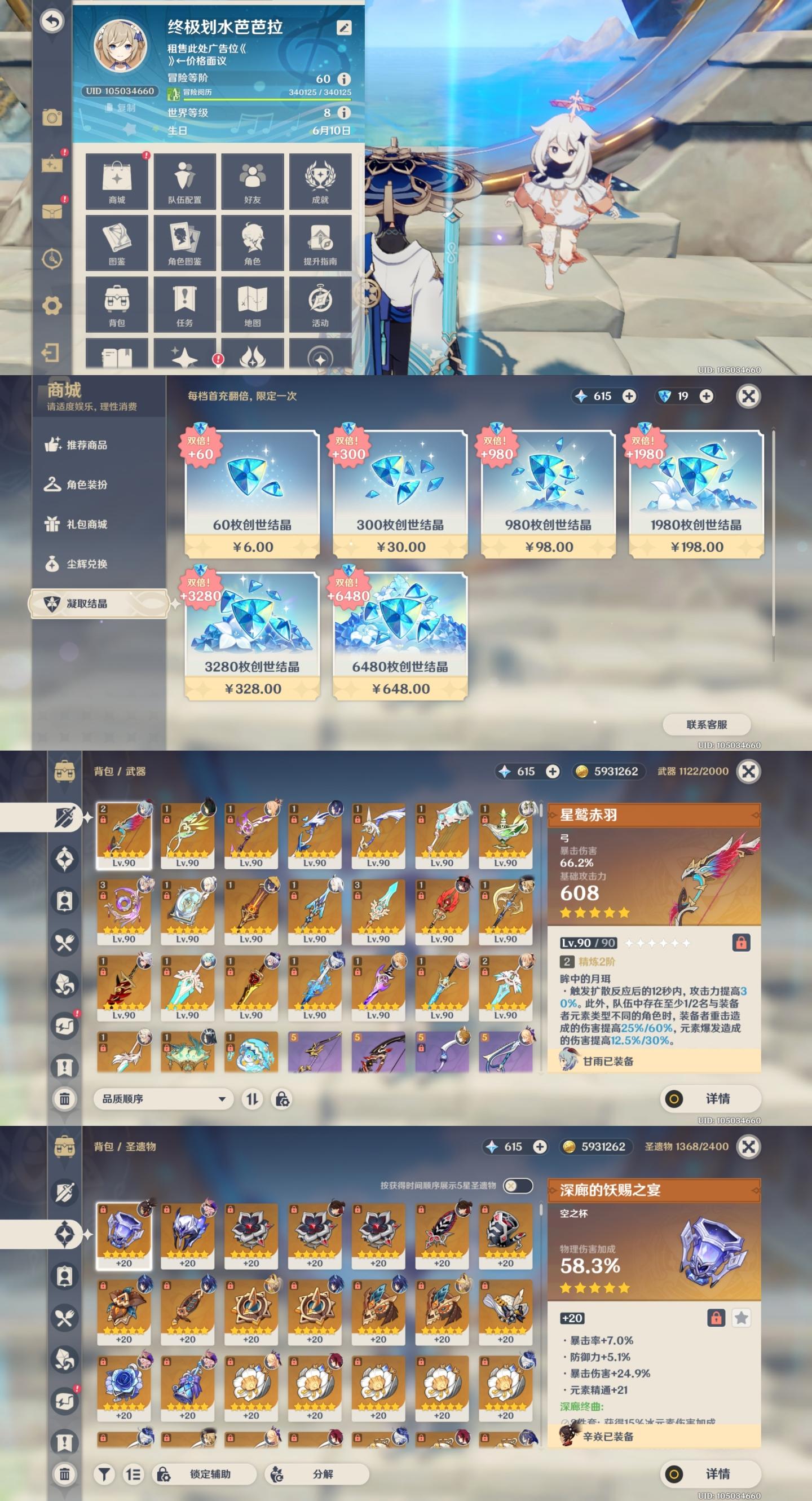The width and height of the screenshot is (812, 1501).
Task: Open the 任务 quest menu
Action: 184,304
